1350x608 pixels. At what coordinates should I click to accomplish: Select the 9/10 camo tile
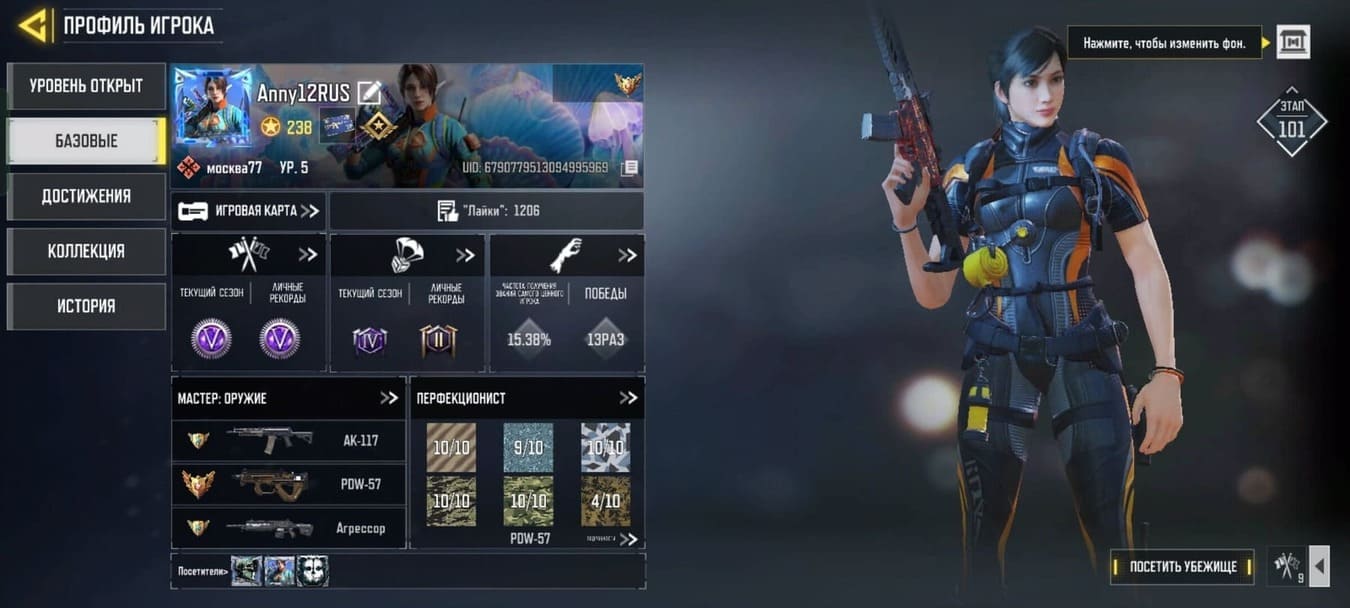point(528,447)
